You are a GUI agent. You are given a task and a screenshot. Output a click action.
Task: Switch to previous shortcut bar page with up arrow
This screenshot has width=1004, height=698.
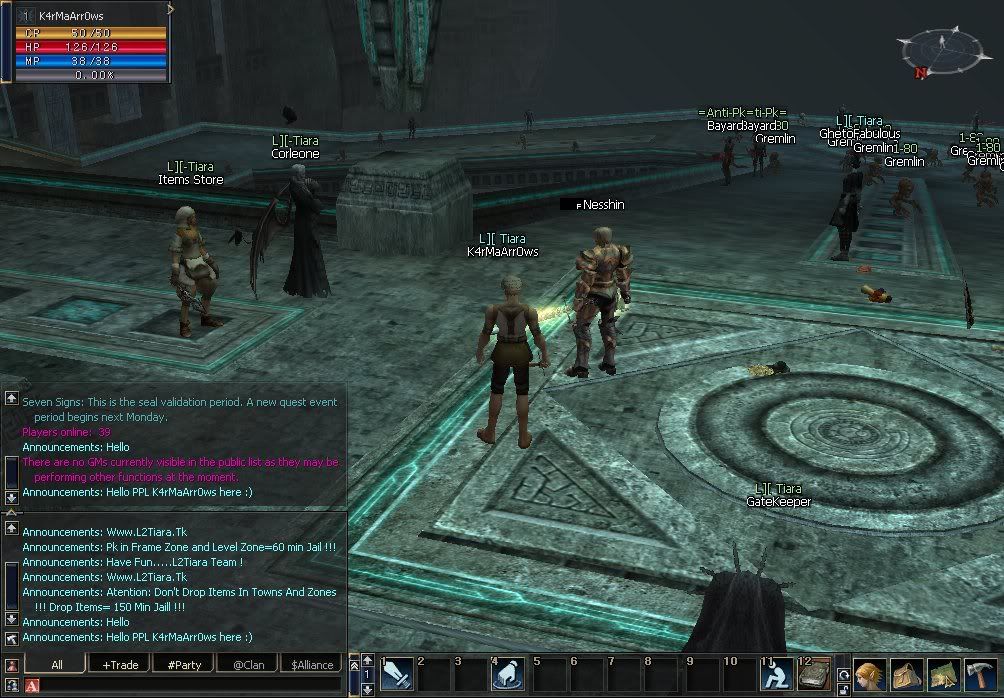[x=367, y=661]
